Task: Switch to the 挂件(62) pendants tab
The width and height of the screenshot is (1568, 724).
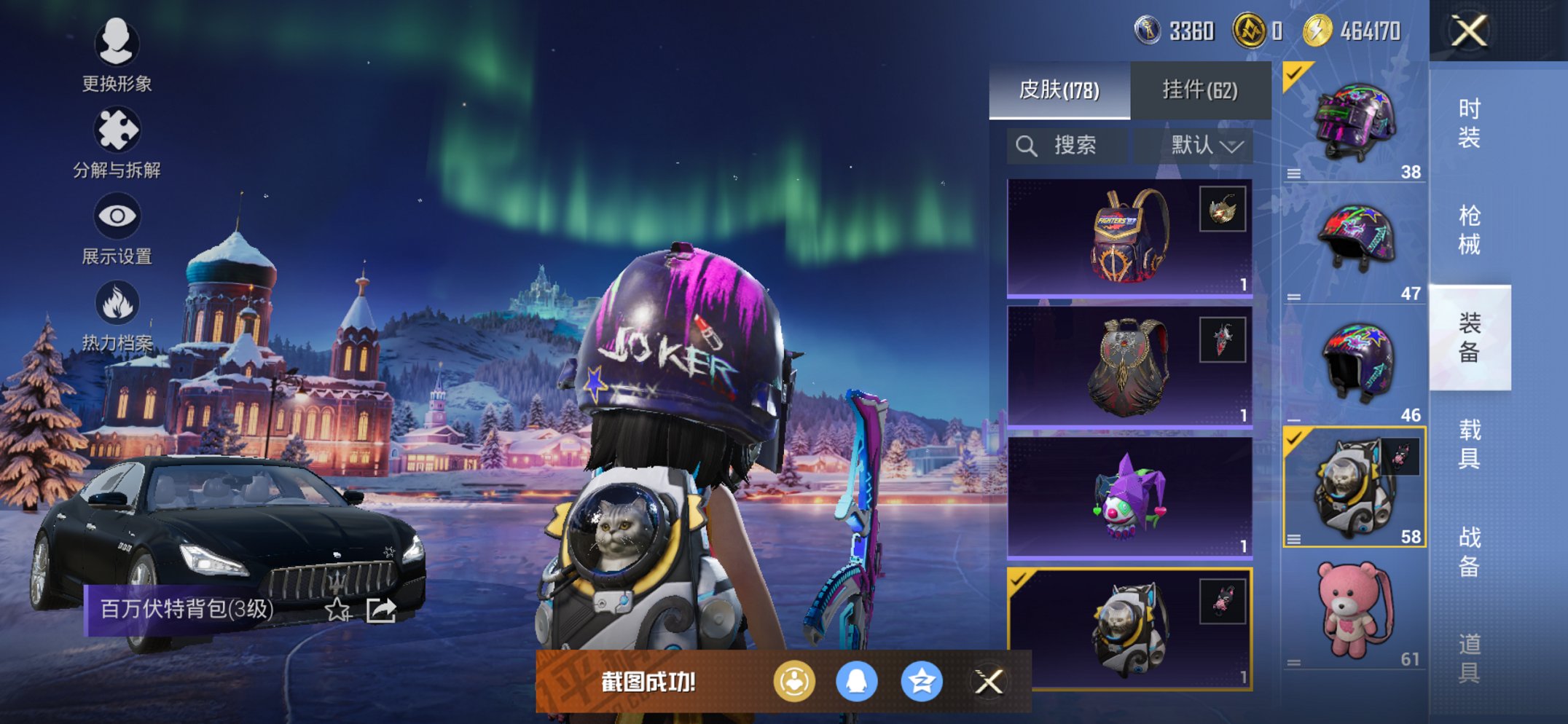Action: 1199,89
